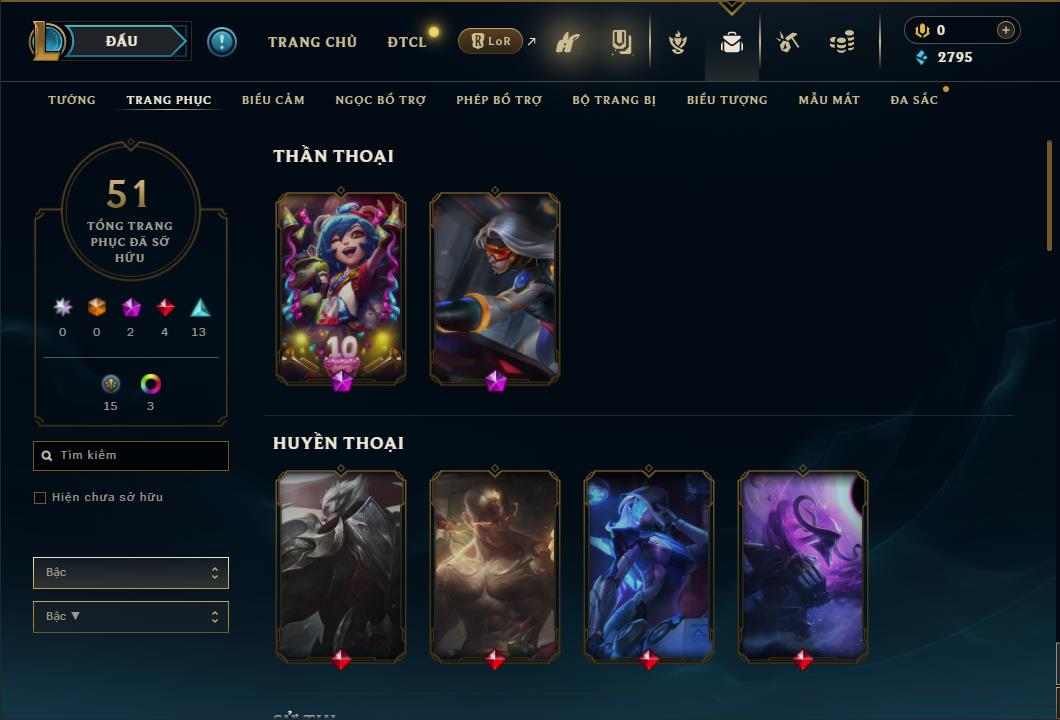
Task: Toggle the Hiện chưa sở hữu checkbox
Action: 40,498
